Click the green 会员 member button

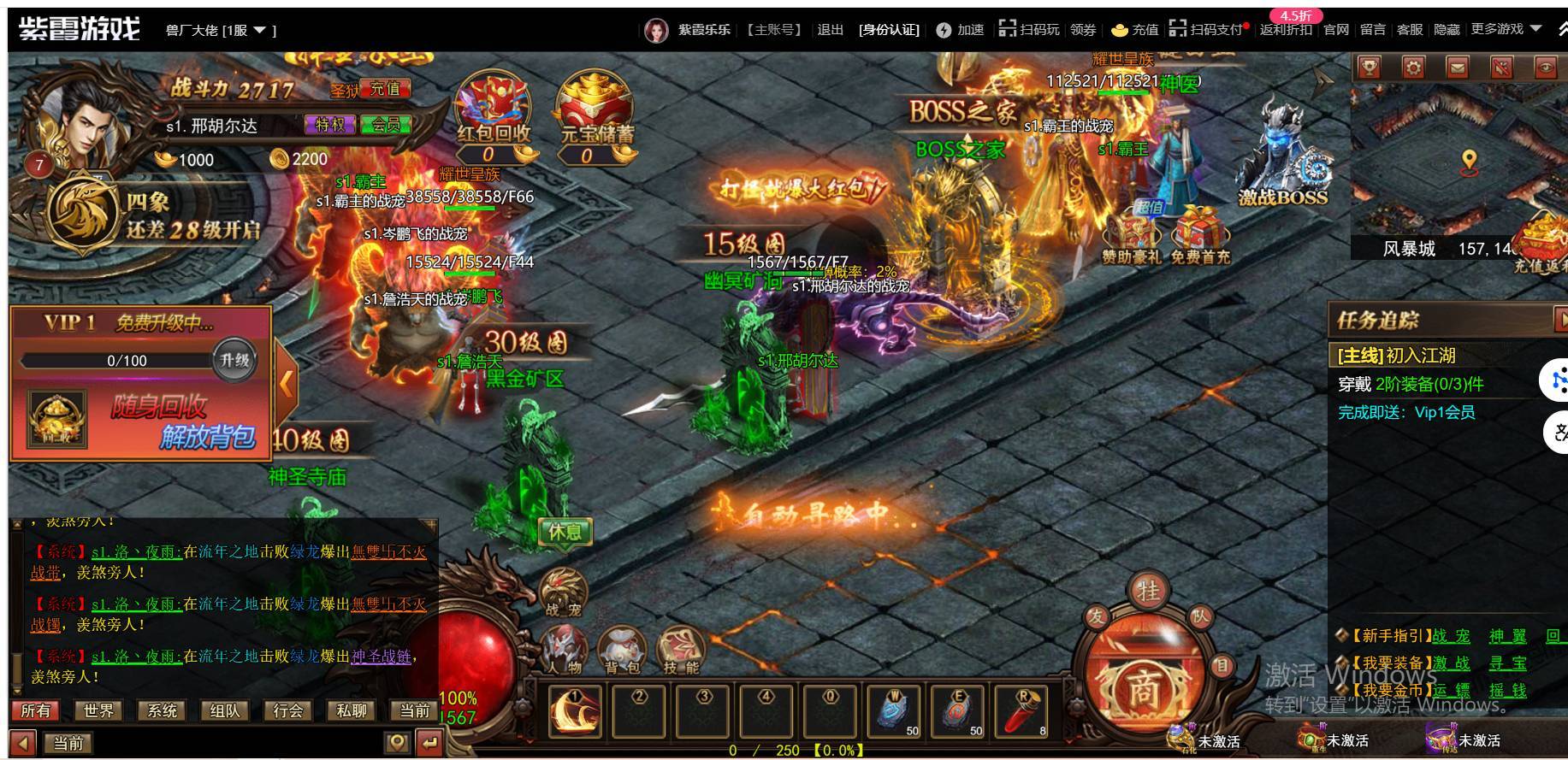pyautogui.click(x=386, y=125)
